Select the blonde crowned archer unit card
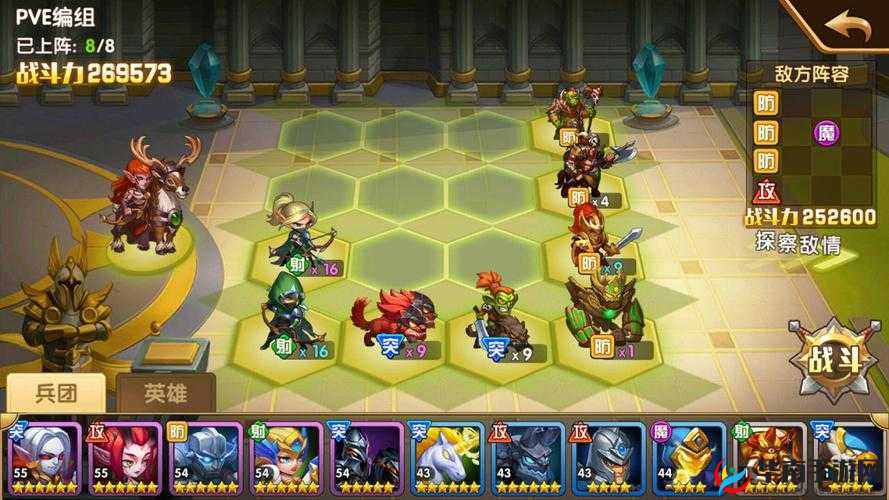Viewport: 889px width, 500px height. coord(284,456)
